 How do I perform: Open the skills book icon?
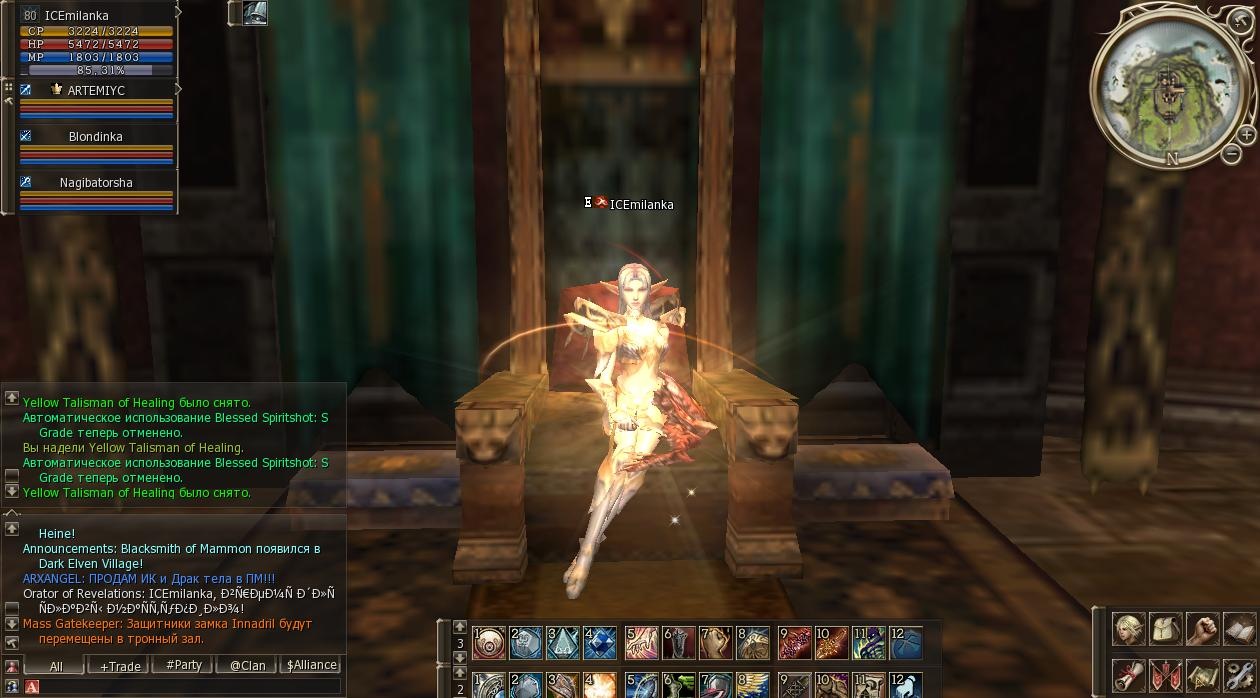1238,629
